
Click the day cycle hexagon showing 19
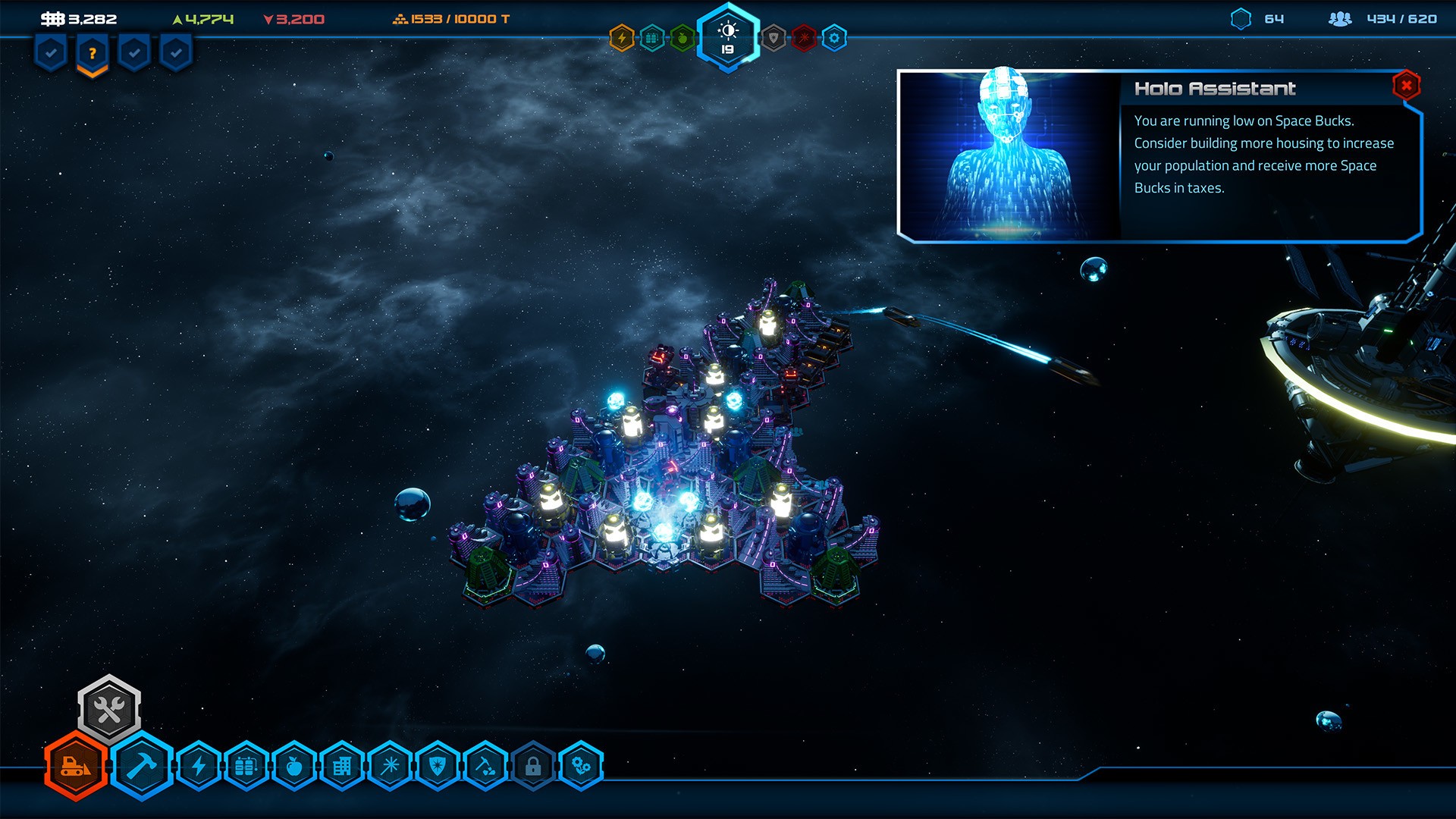tap(728, 38)
